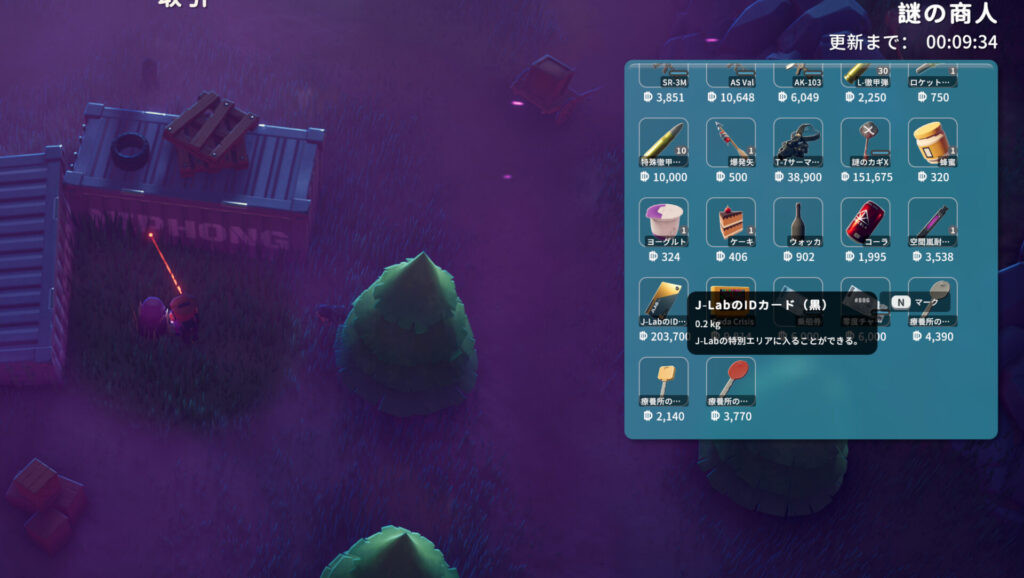The image size is (1024, 578).
Task: Choose the AS Val rifle listing
Action: point(731,76)
